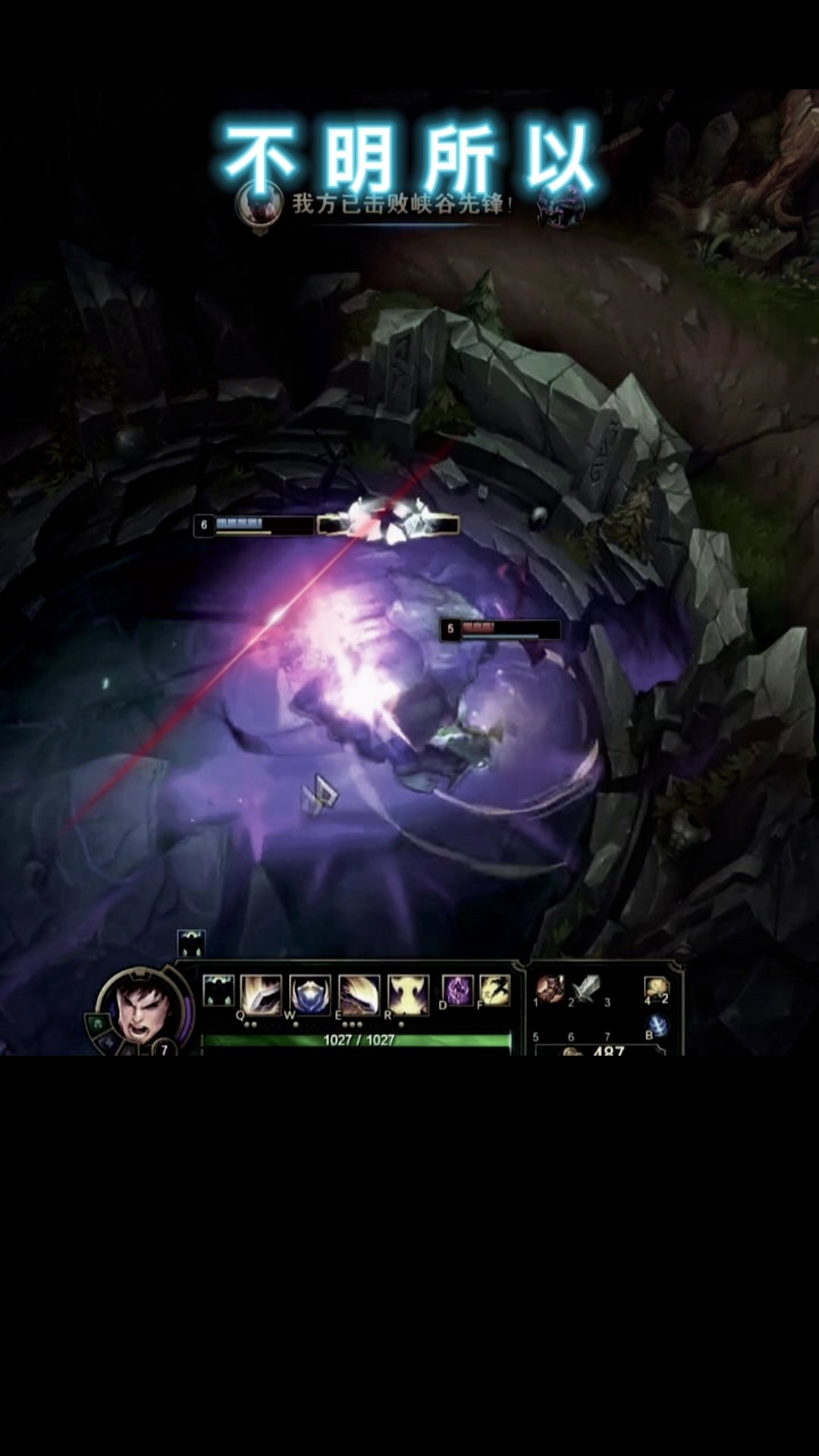The height and width of the screenshot is (1456, 819).
Task: Open the shop via the 487 gold button
Action: [x=603, y=1050]
